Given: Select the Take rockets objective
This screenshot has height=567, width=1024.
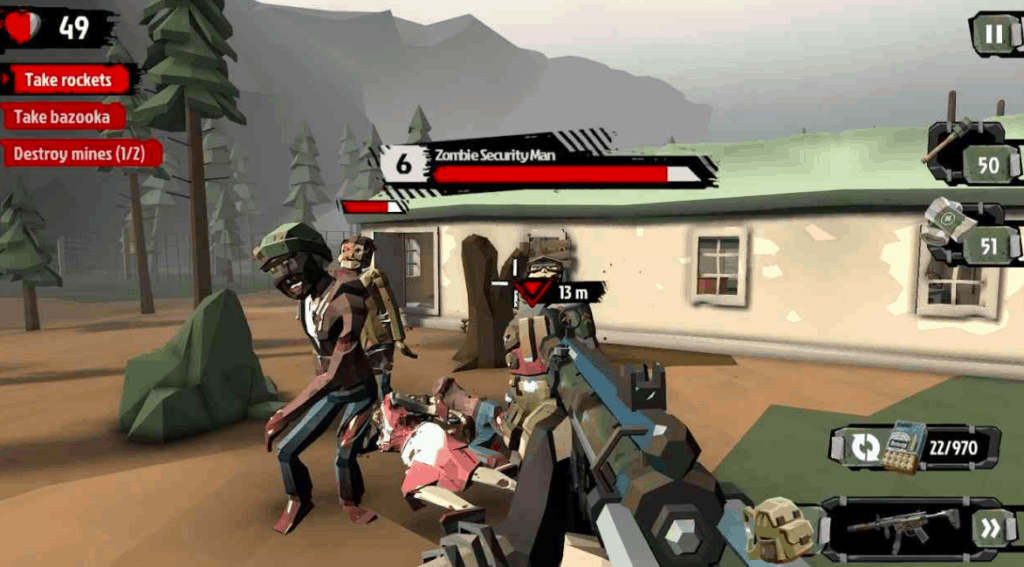Looking at the screenshot, I should coord(68,80).
